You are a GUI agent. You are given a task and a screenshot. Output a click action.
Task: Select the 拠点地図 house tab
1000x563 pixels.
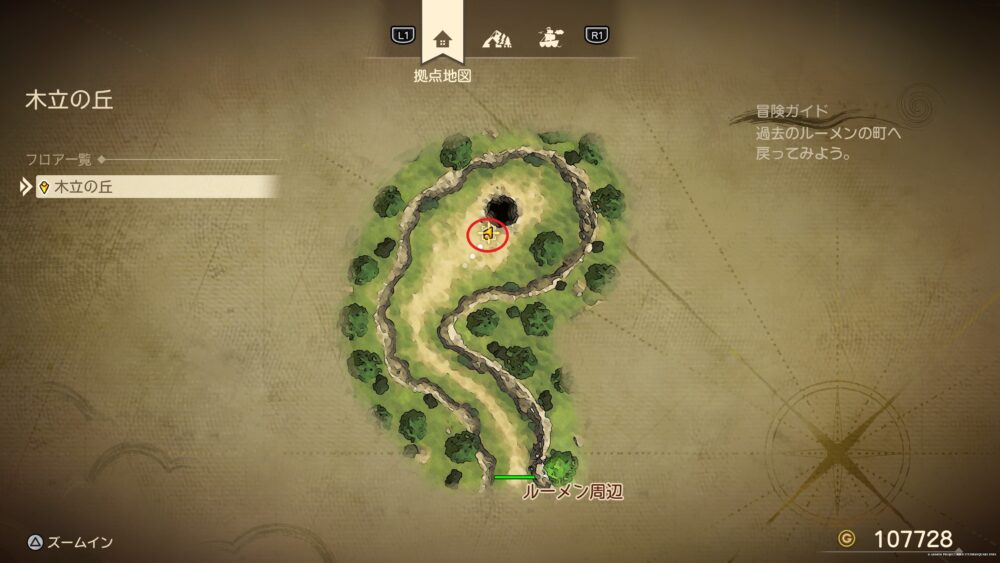click(x=442, y=40)
